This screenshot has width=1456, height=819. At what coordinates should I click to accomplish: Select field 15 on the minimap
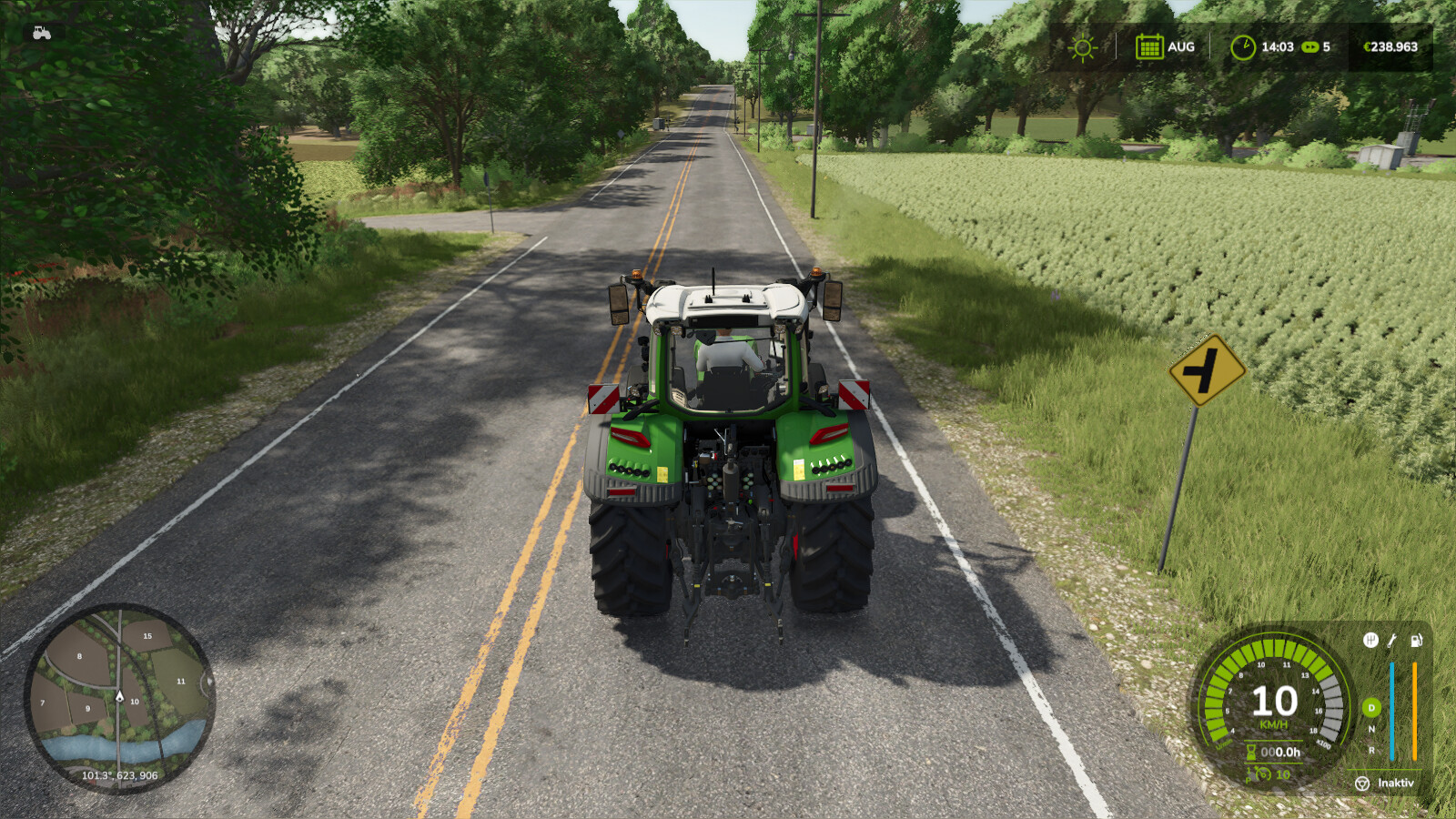[x=147, y=635]
